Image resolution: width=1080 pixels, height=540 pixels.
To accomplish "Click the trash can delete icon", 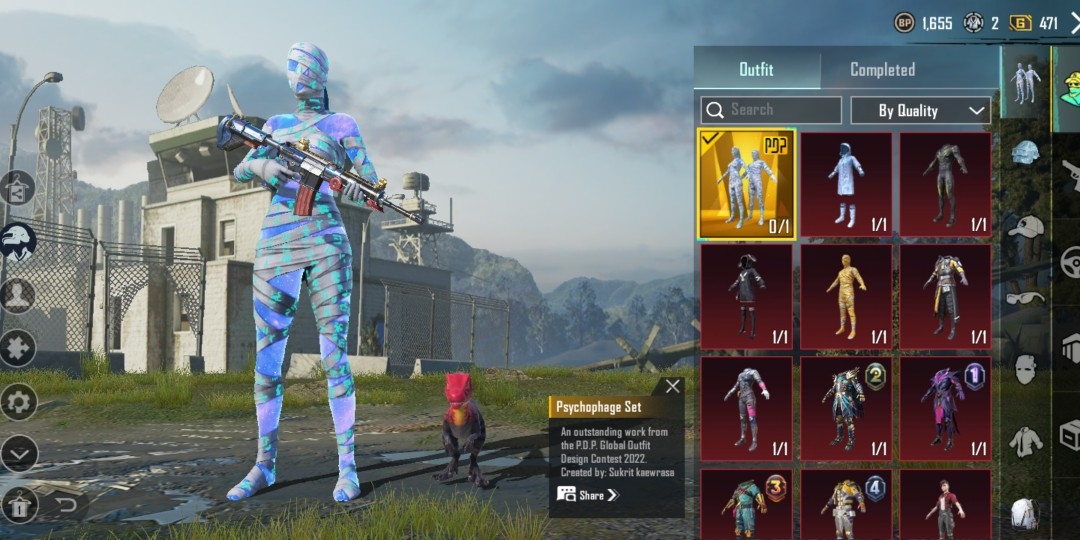I will pos(20,505).
